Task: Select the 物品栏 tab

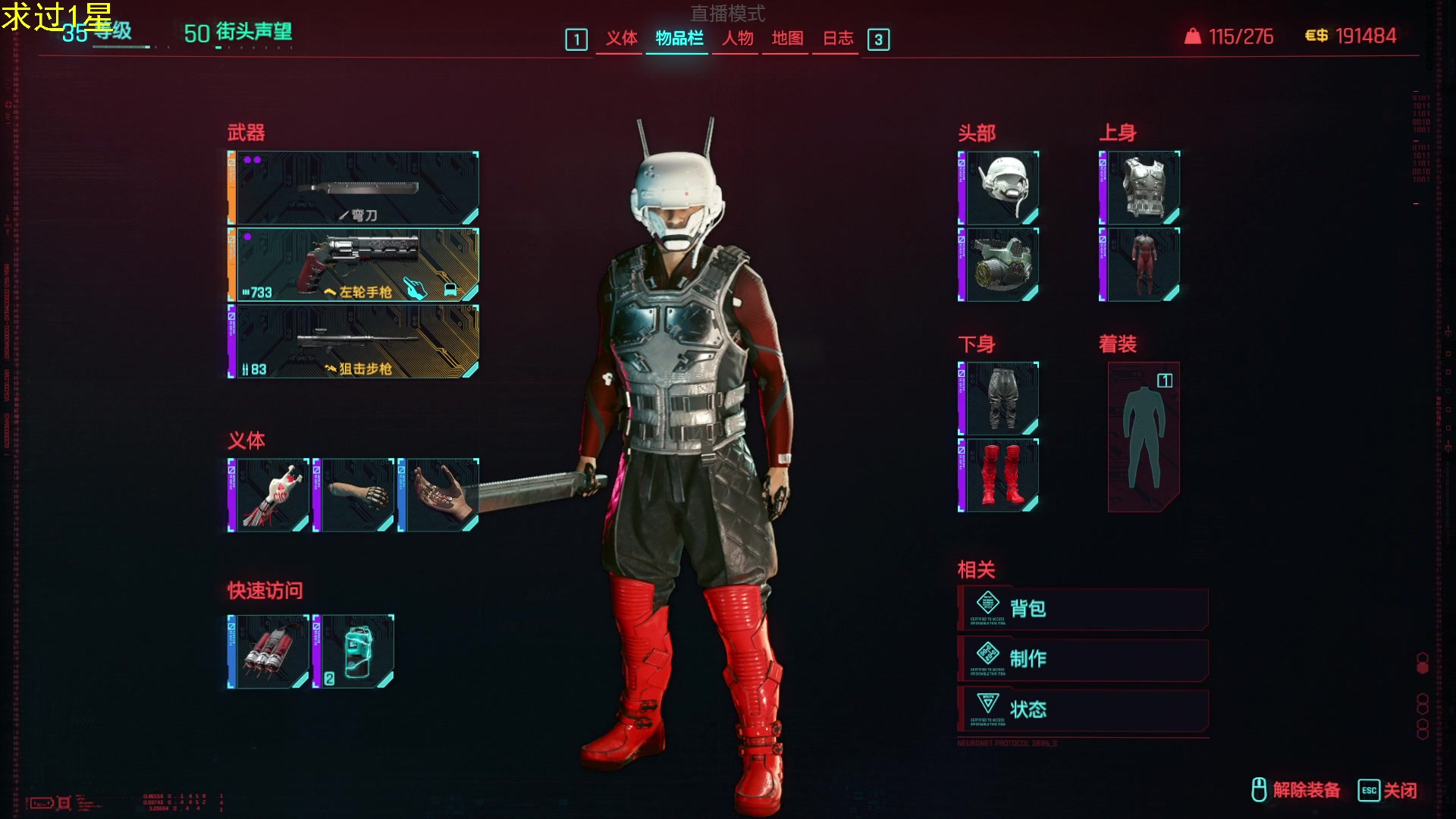Action: coord(679,39)
